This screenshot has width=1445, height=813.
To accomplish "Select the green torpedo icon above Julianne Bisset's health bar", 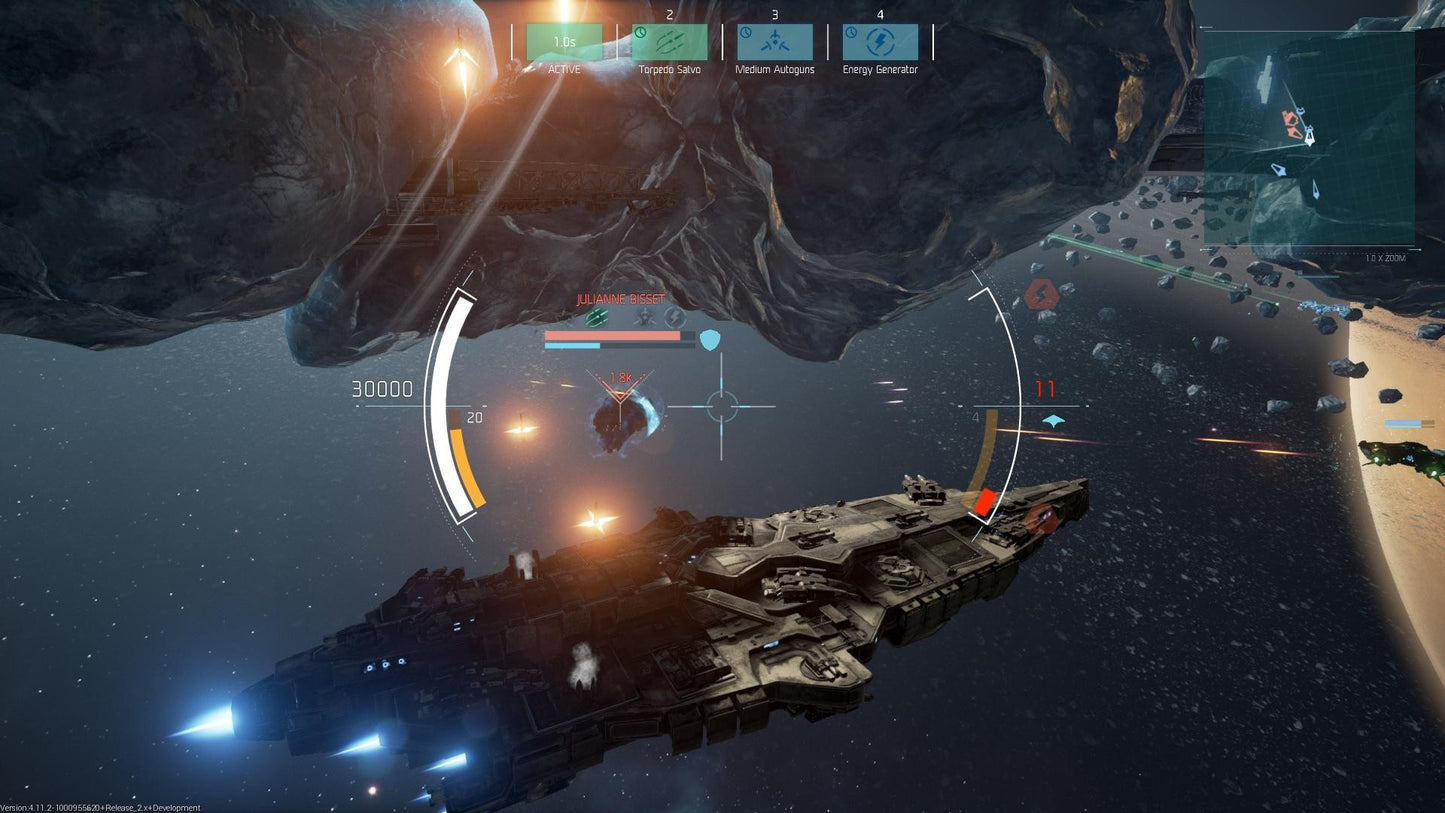I will pos(597,316).
